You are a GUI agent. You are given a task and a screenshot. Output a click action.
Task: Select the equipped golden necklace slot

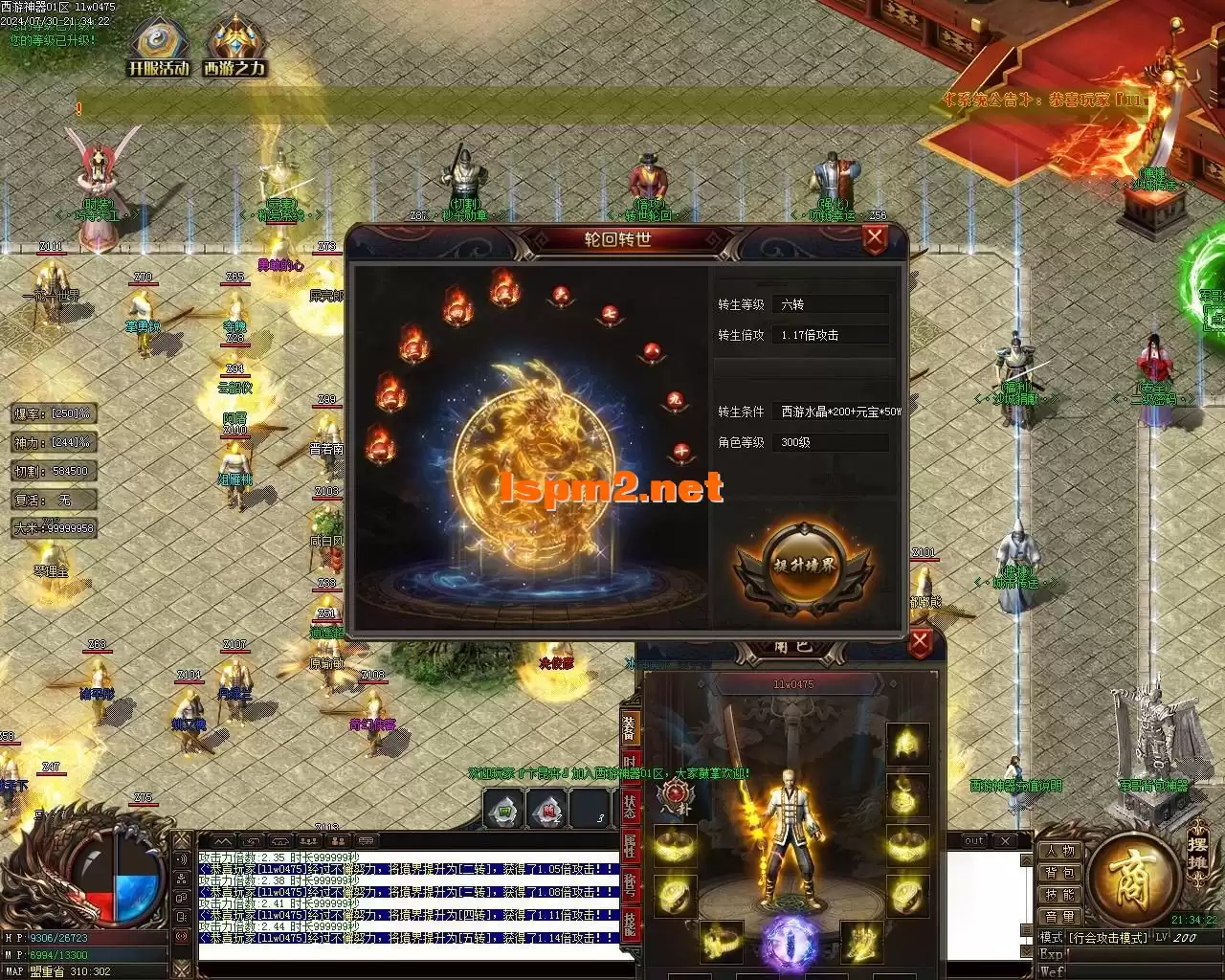pos(906,793)
